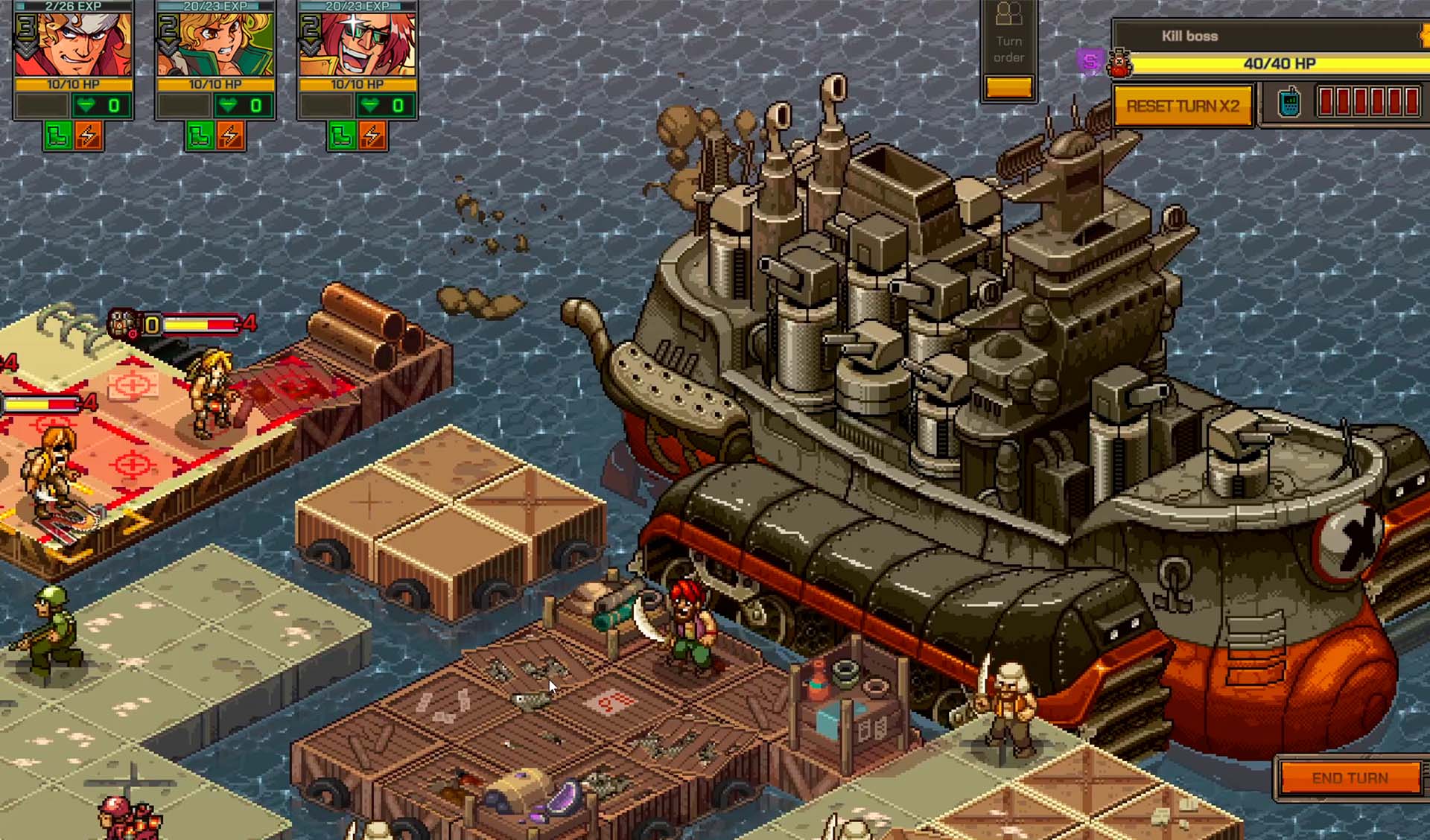Click the boot move icon under blonde green-vest hero
1430x840 pixels.
point(200,136)
